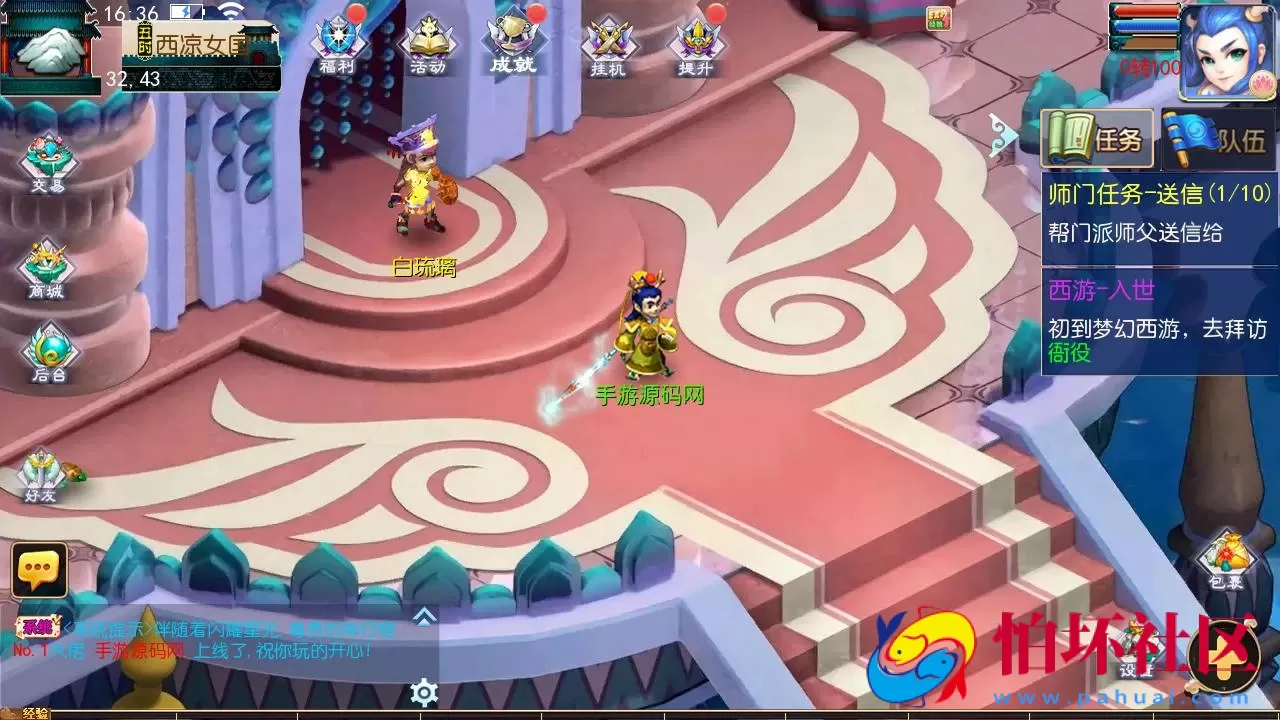Open the 成就 (Achievements) trophy icon
The image size is (1280, 720).
(512, 40)
